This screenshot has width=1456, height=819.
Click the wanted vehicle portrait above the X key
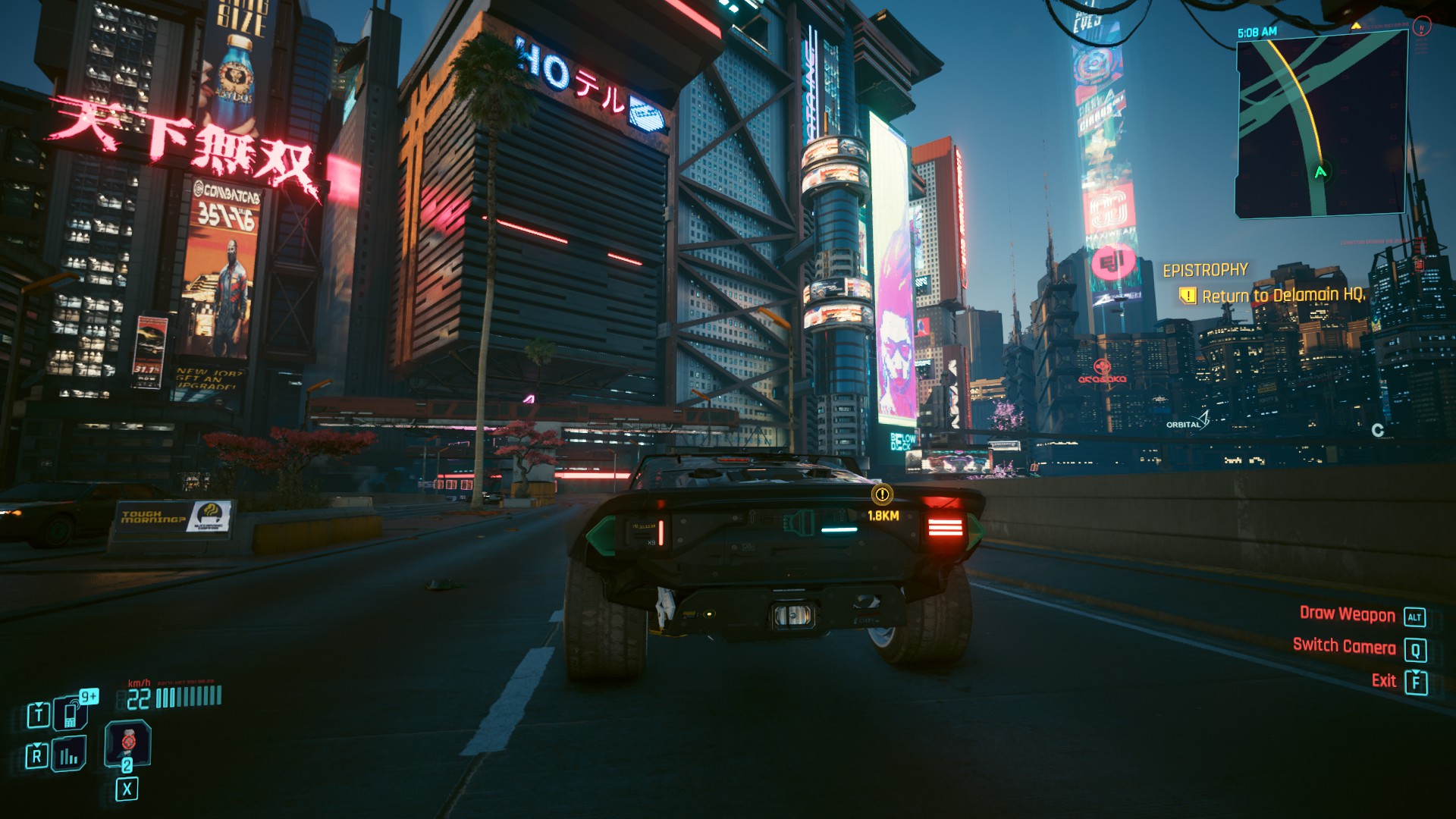coord(129,745)
